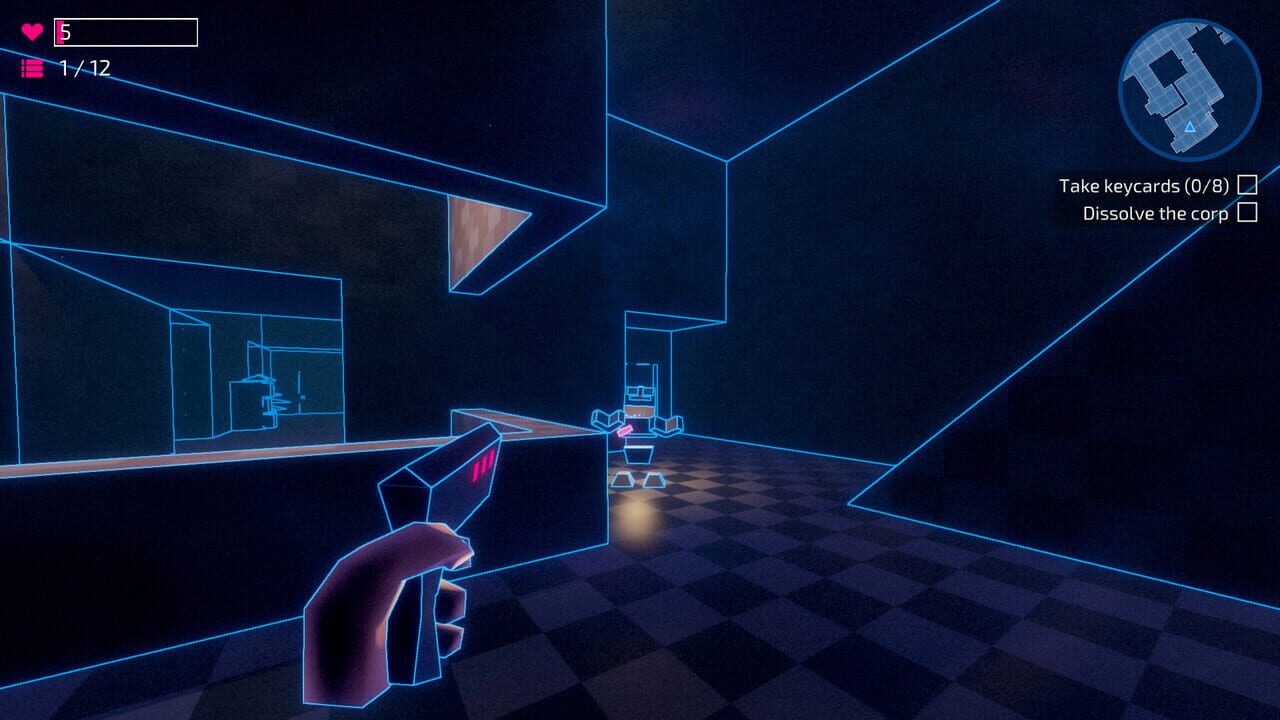The image size is (1280, 720).
Task: Select the pink objectives list icon
Action: click(32, 70)
